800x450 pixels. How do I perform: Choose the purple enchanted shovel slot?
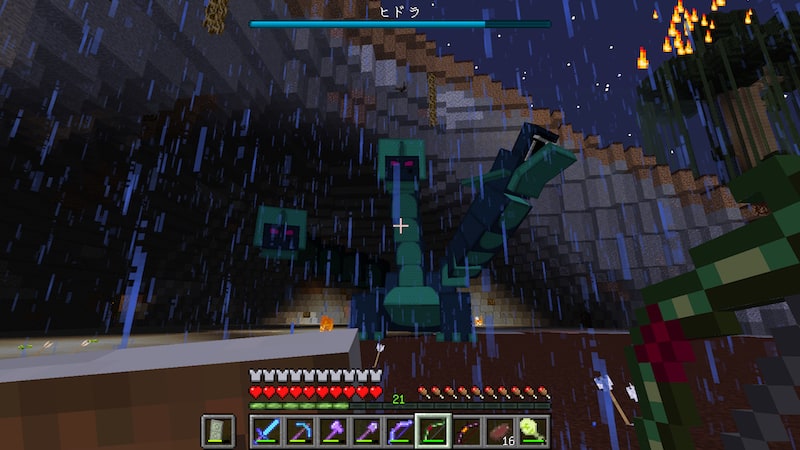pos(366,430)
